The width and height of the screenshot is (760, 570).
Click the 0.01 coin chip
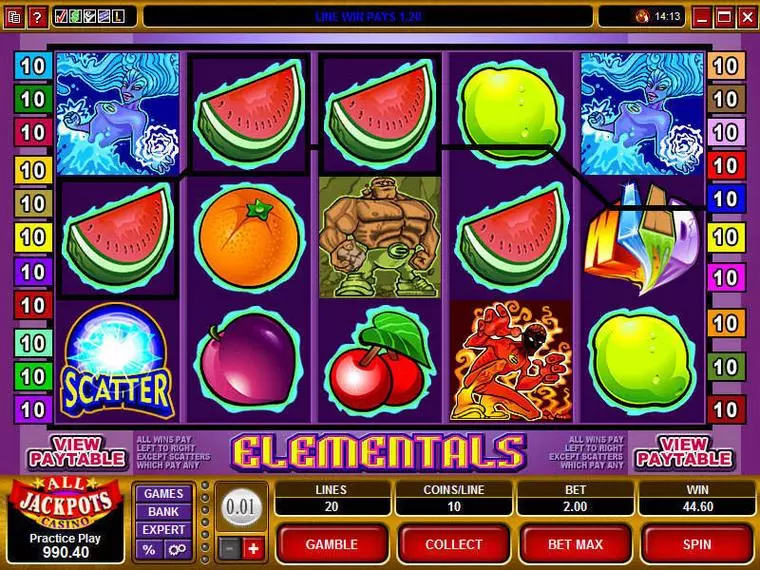pos(240,505)
